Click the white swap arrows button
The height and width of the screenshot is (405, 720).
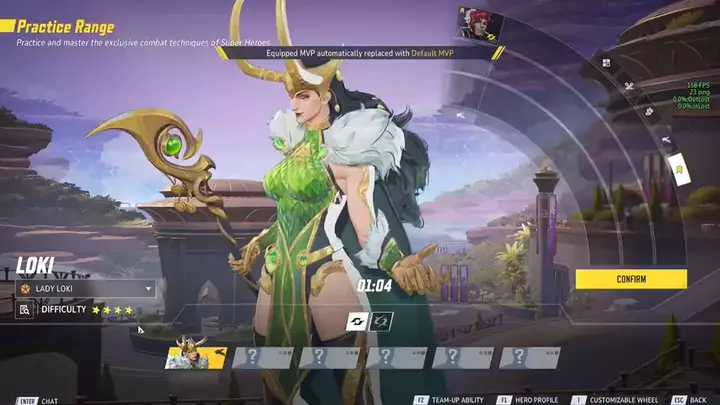(358, 321)
